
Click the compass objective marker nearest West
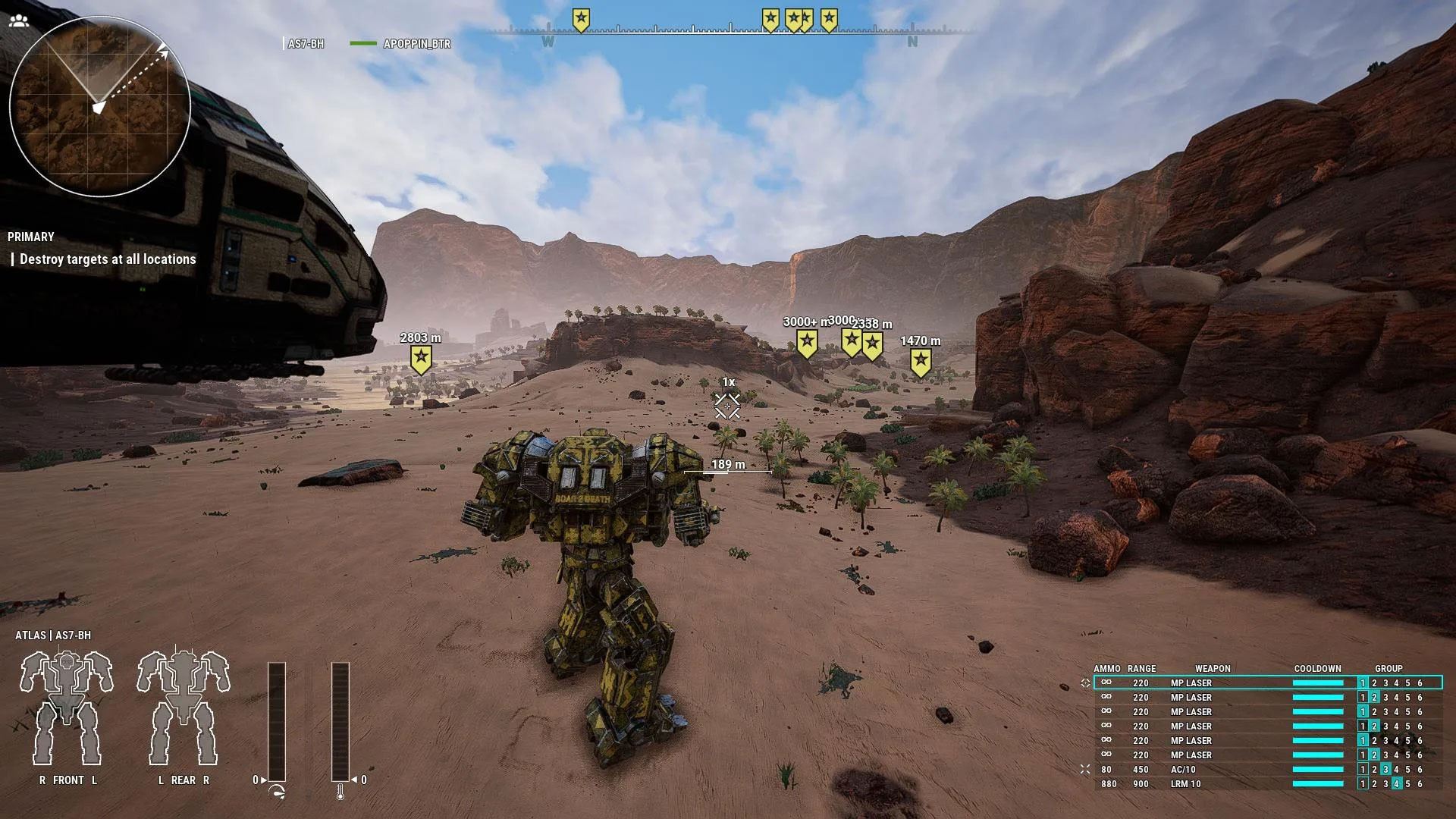tap(581, 19)
